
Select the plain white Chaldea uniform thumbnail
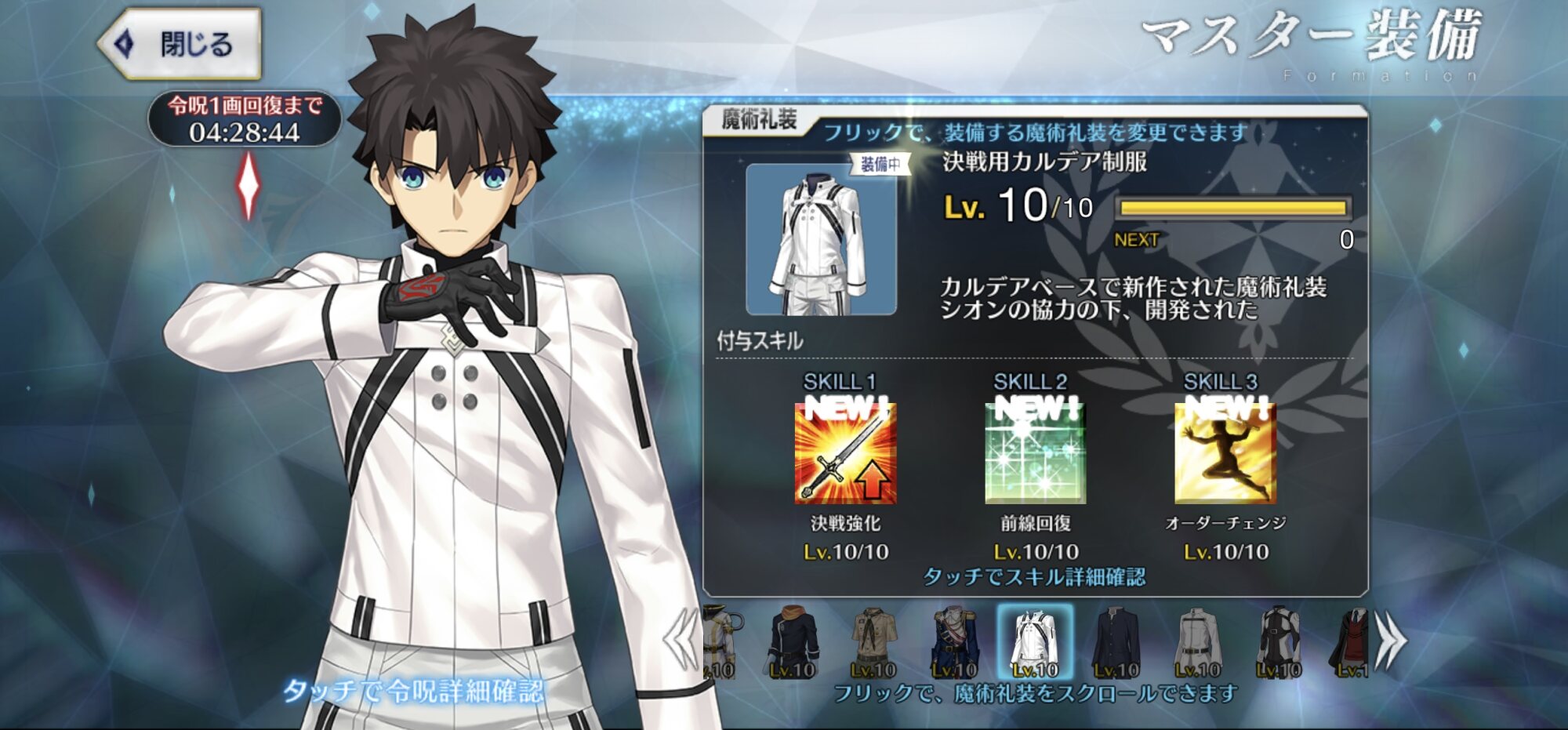point(1197,642)
